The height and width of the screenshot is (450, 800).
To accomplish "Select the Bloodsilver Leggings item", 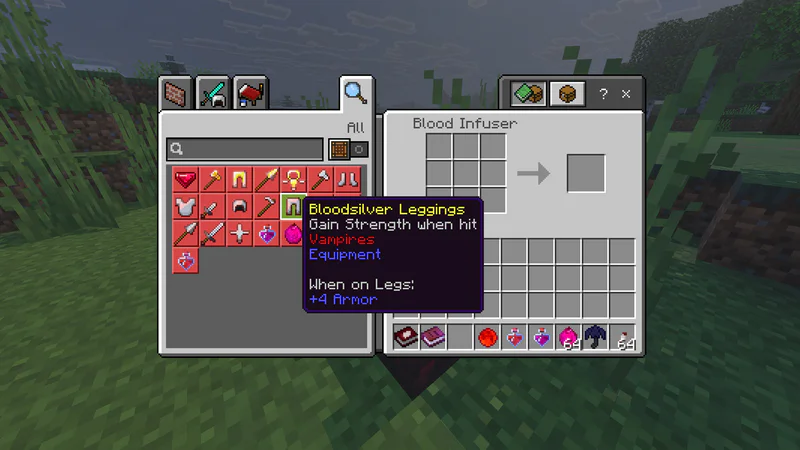I will click(x=293, y=207).
